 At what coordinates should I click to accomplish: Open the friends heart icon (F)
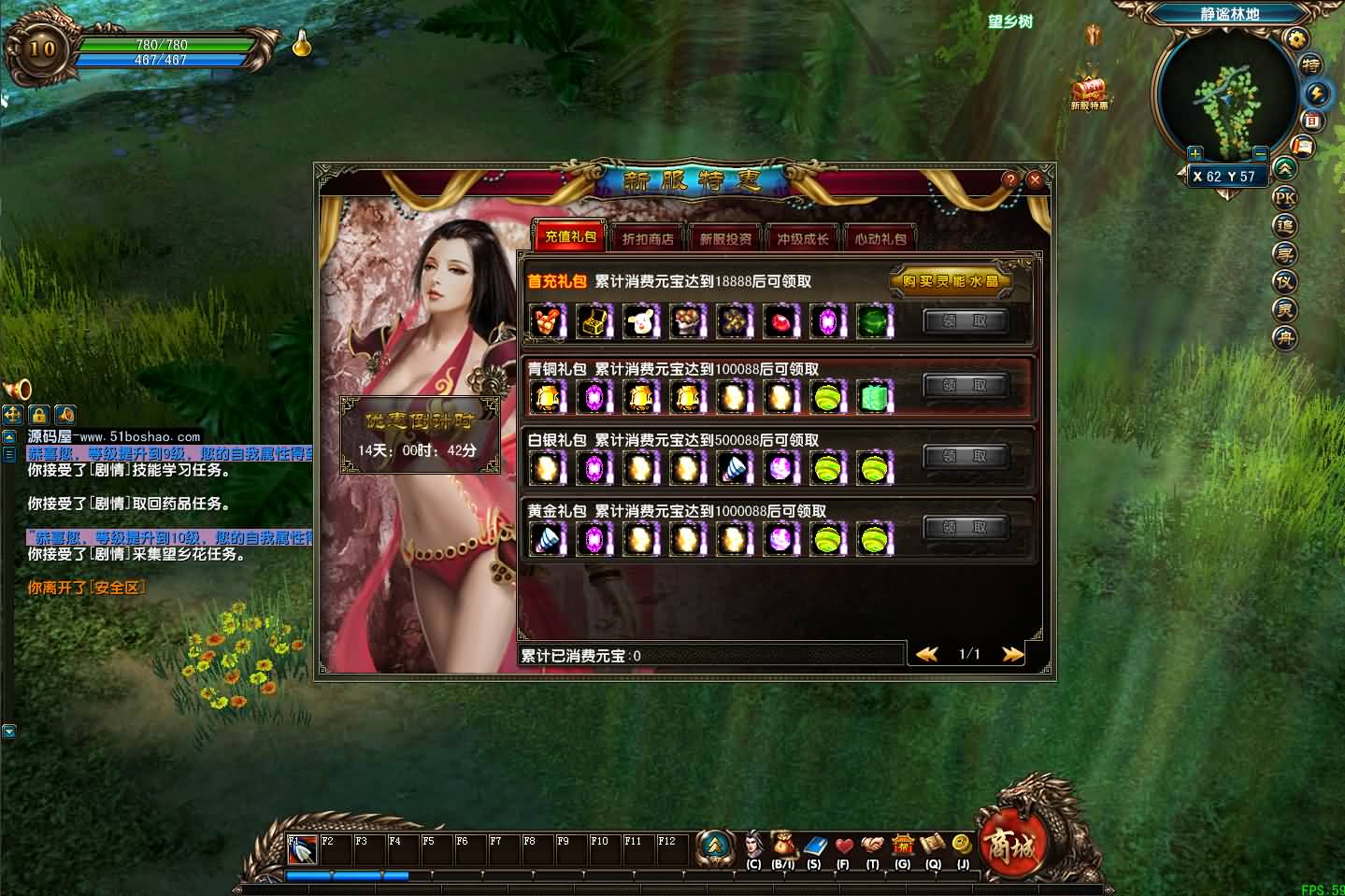844,846
